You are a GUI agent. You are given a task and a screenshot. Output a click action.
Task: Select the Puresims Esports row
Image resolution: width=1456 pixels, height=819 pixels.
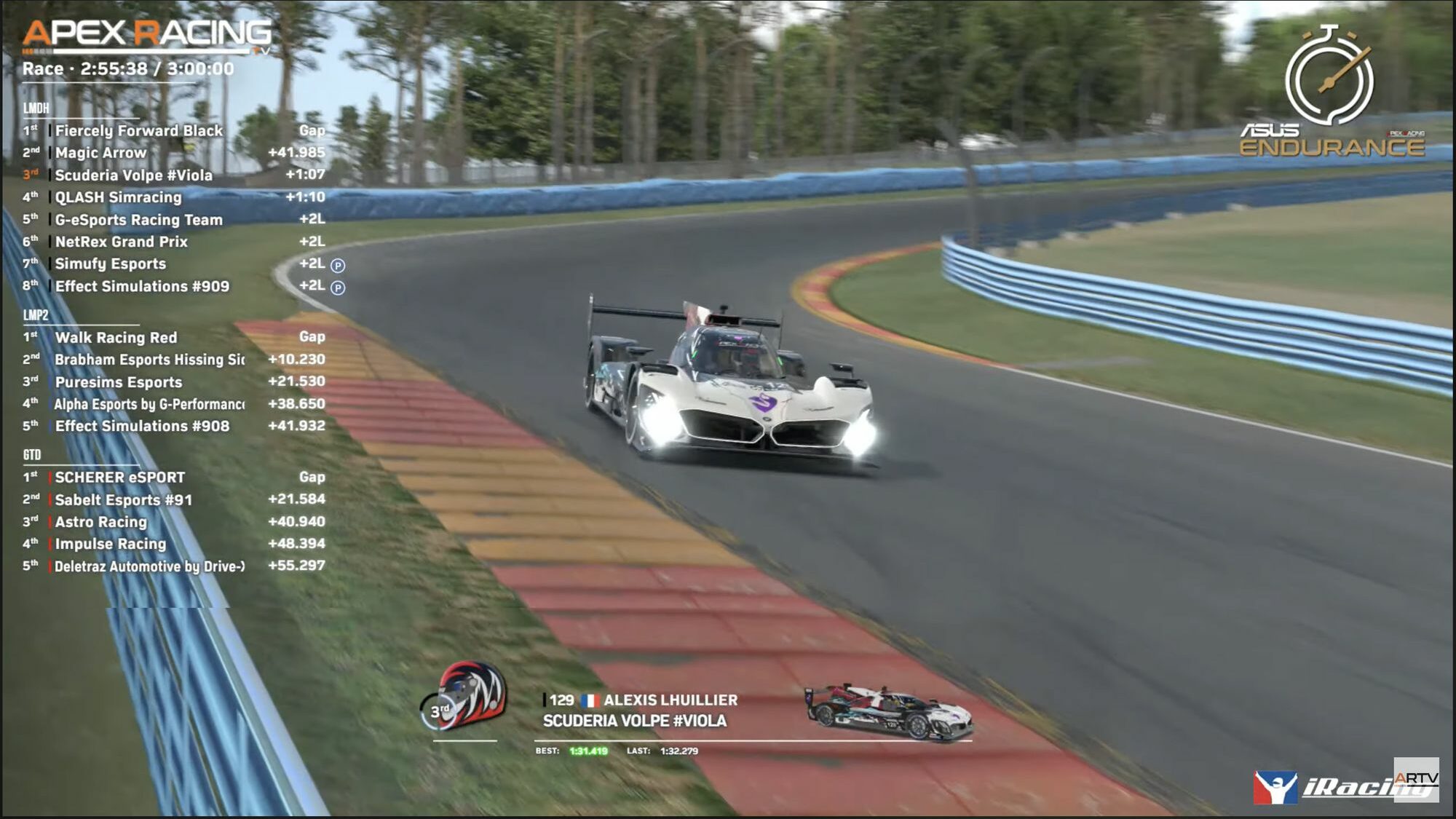119,382
